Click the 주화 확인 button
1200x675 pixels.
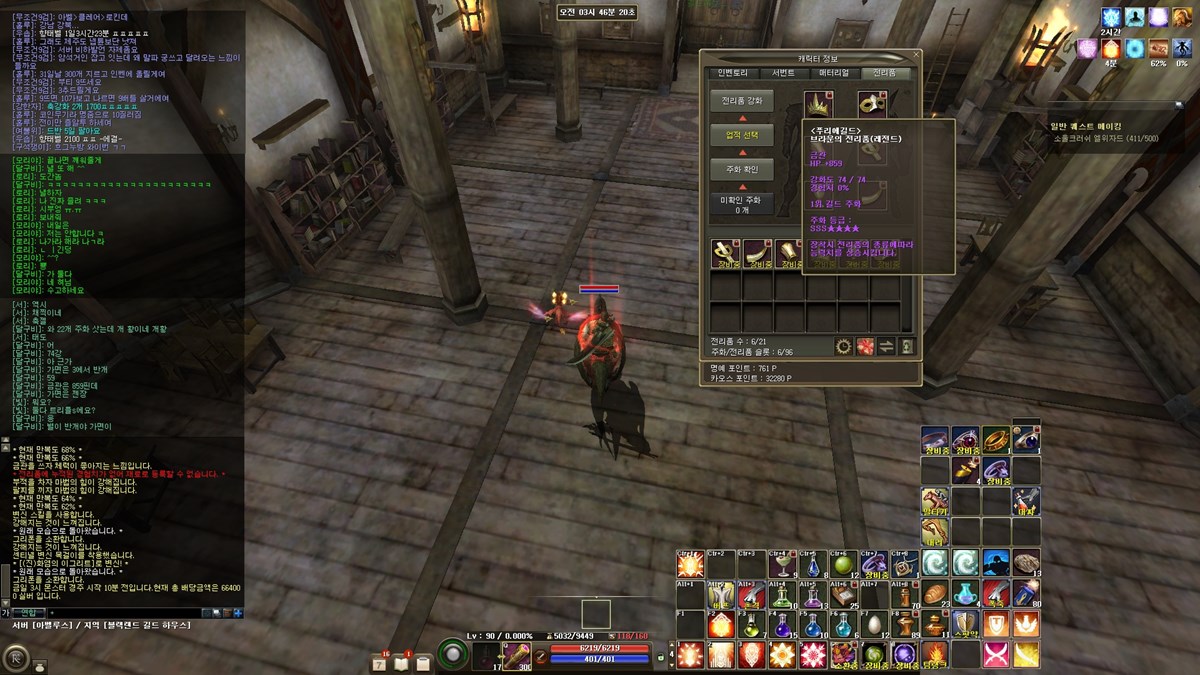click(741, 170)
